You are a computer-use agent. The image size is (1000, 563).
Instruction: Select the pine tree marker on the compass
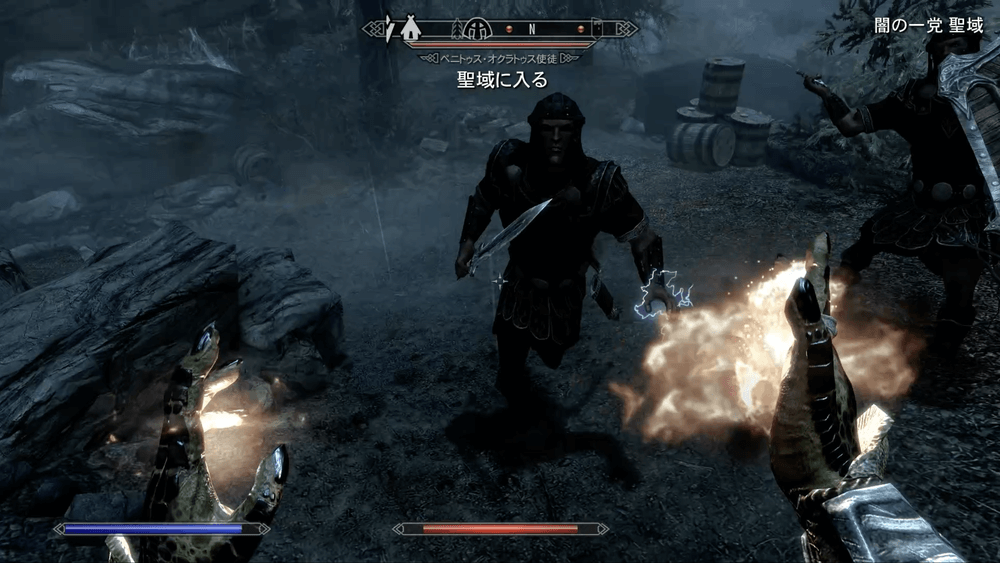tap(457, 29)
